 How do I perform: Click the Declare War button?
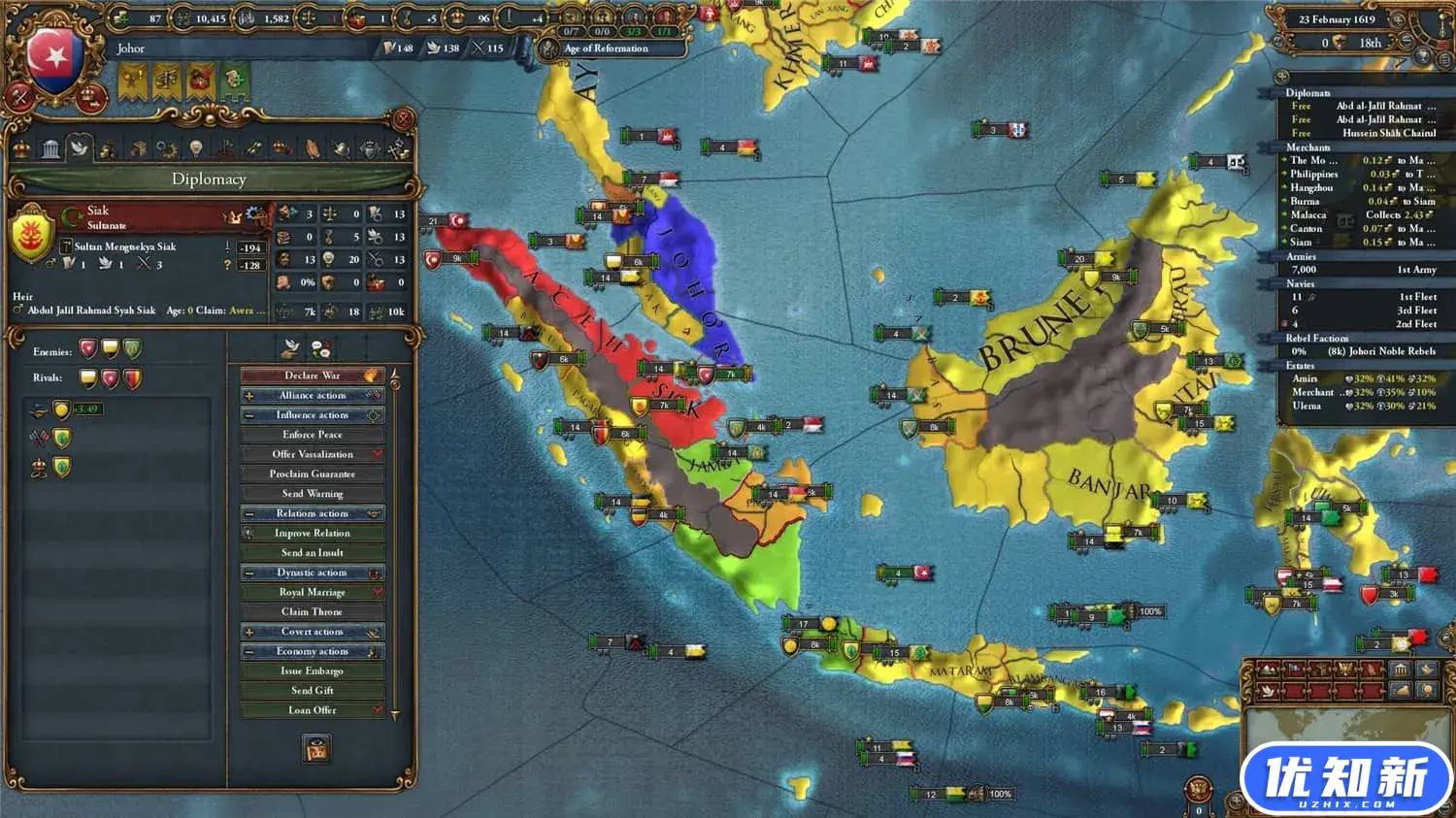point(311,375)
